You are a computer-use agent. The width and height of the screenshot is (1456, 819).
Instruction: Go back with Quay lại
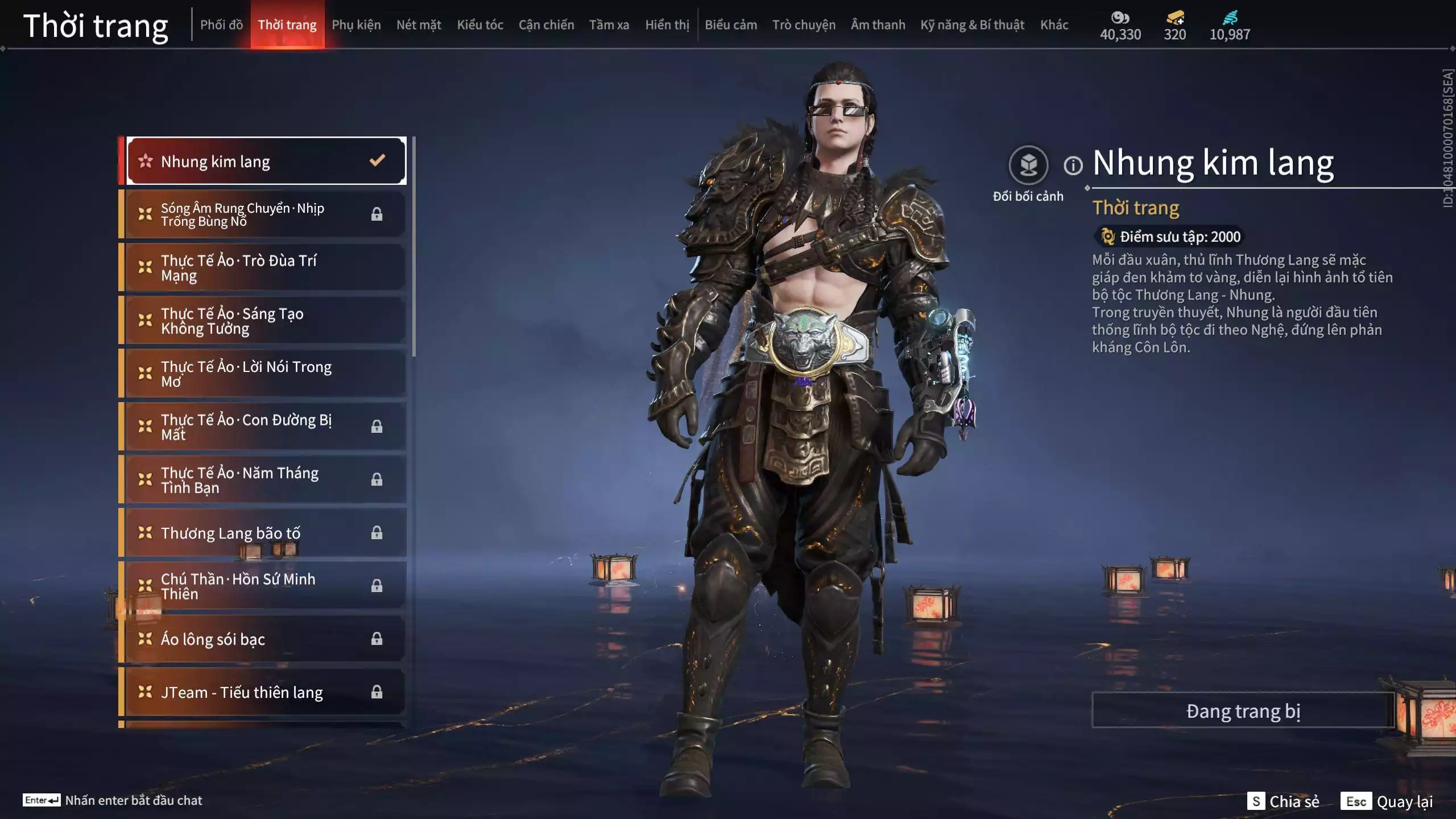[x=1387, y=801]
